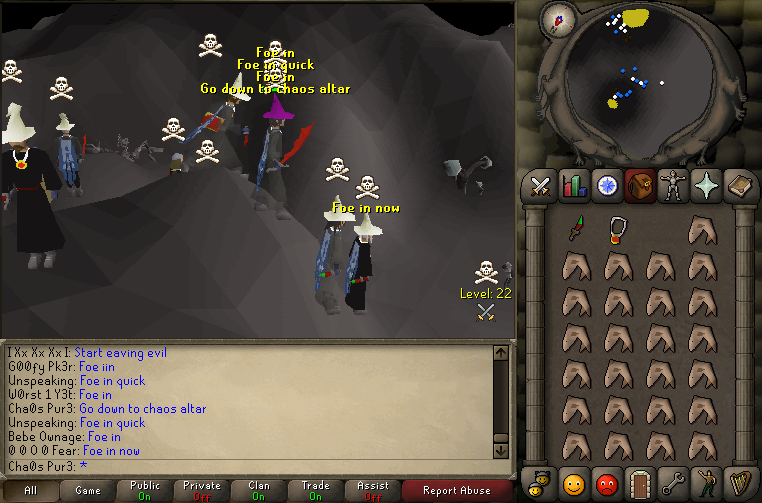Screen dimensions: 762x503
Task: Open the wrench Options tab
Action: [x=673, y=482]
